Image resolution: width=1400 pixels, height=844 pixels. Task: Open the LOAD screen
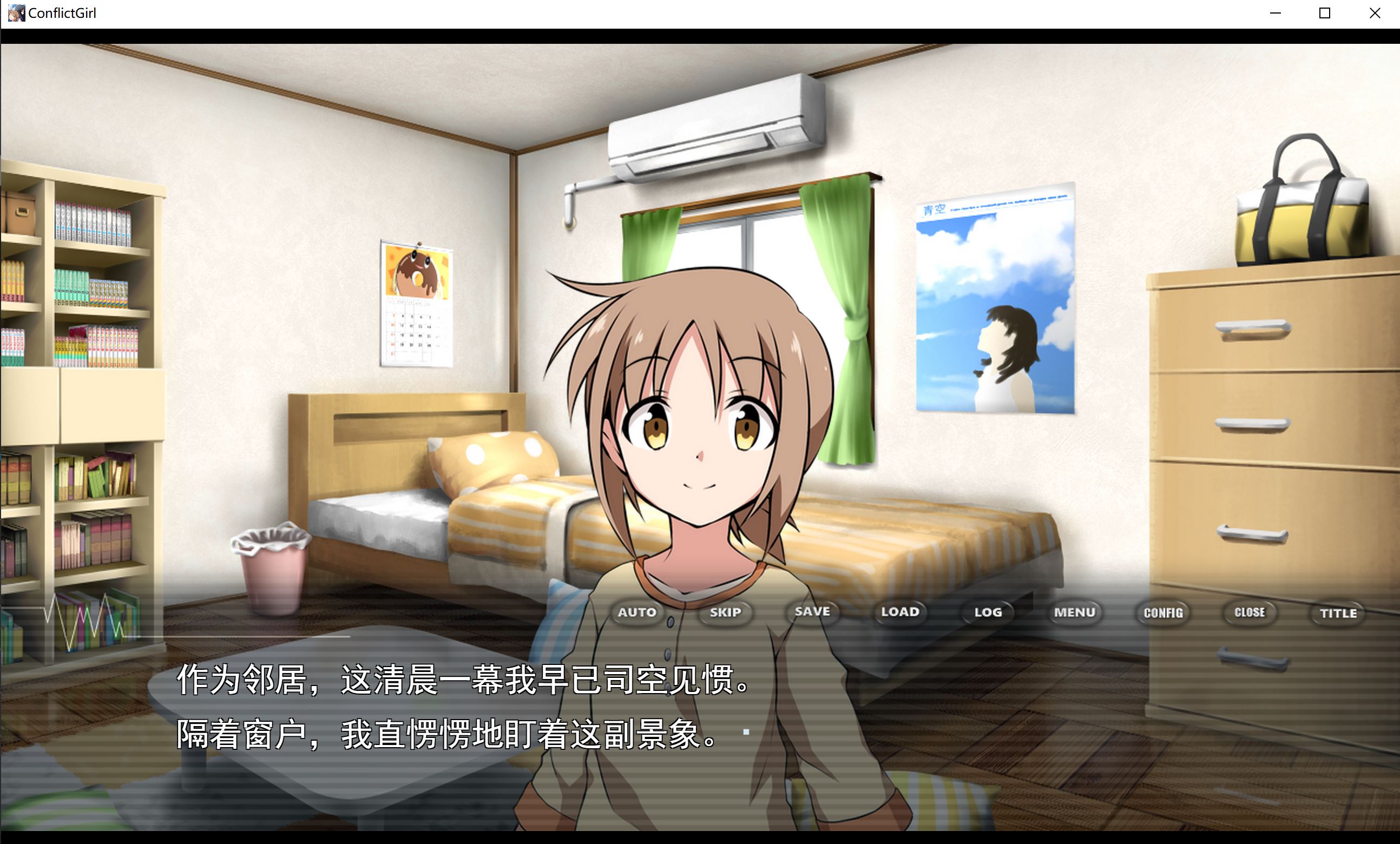click(901, 612)
